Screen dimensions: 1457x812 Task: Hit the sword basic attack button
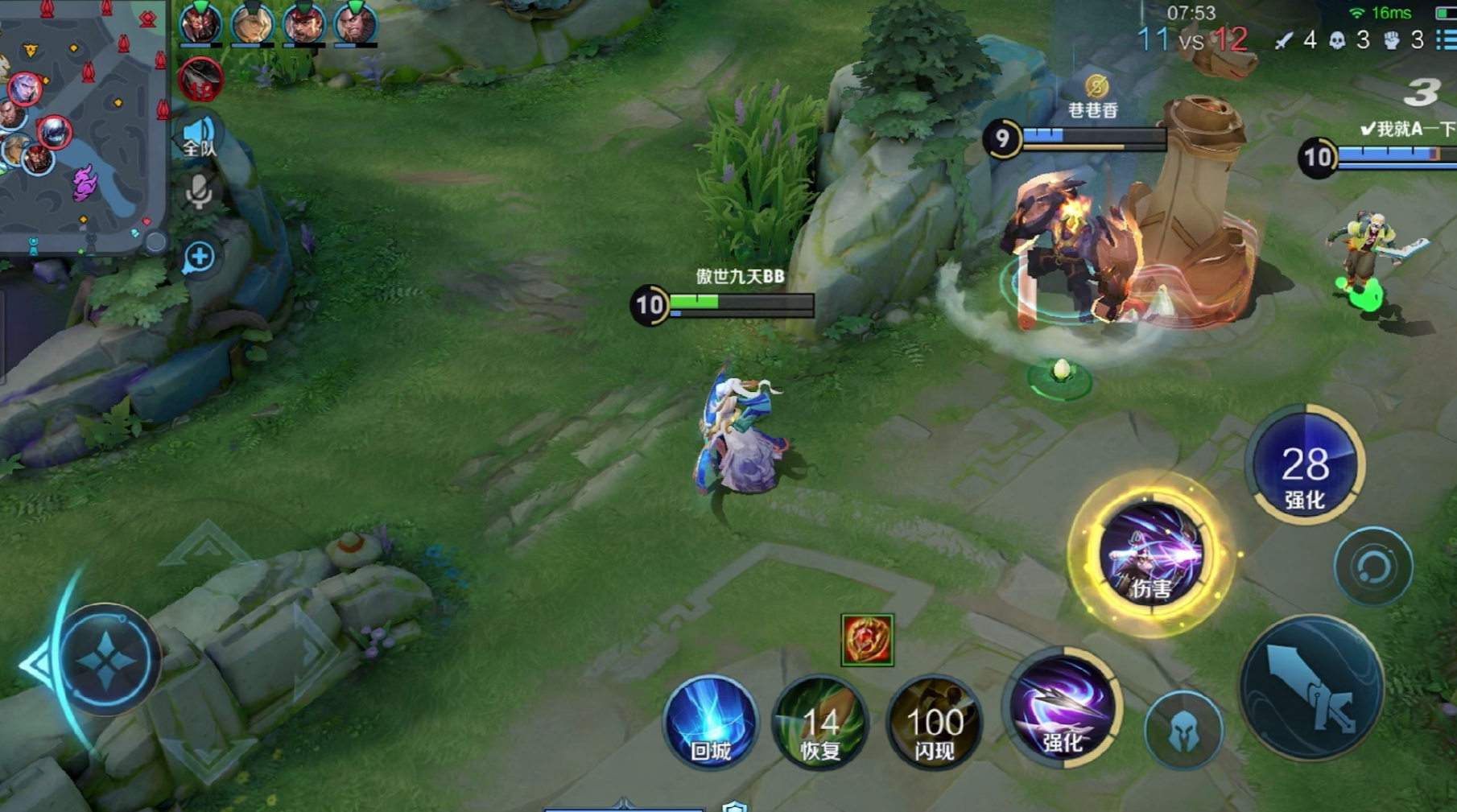(x=1312, y=689)
